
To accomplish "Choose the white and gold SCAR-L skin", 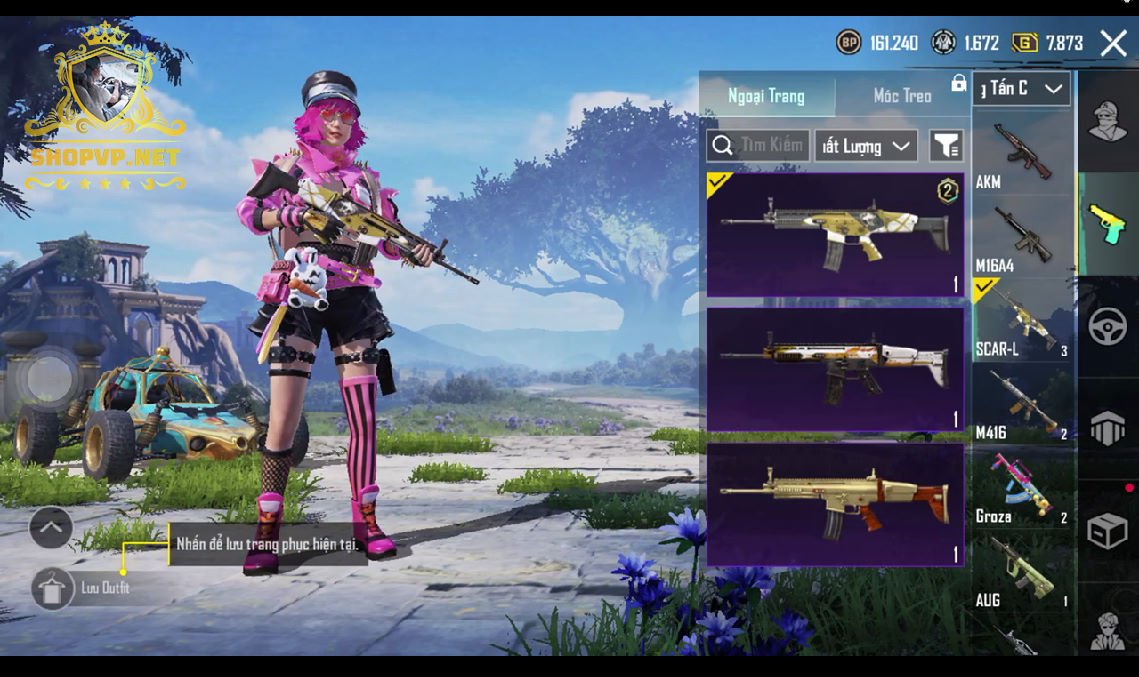I will coord(835,368).
